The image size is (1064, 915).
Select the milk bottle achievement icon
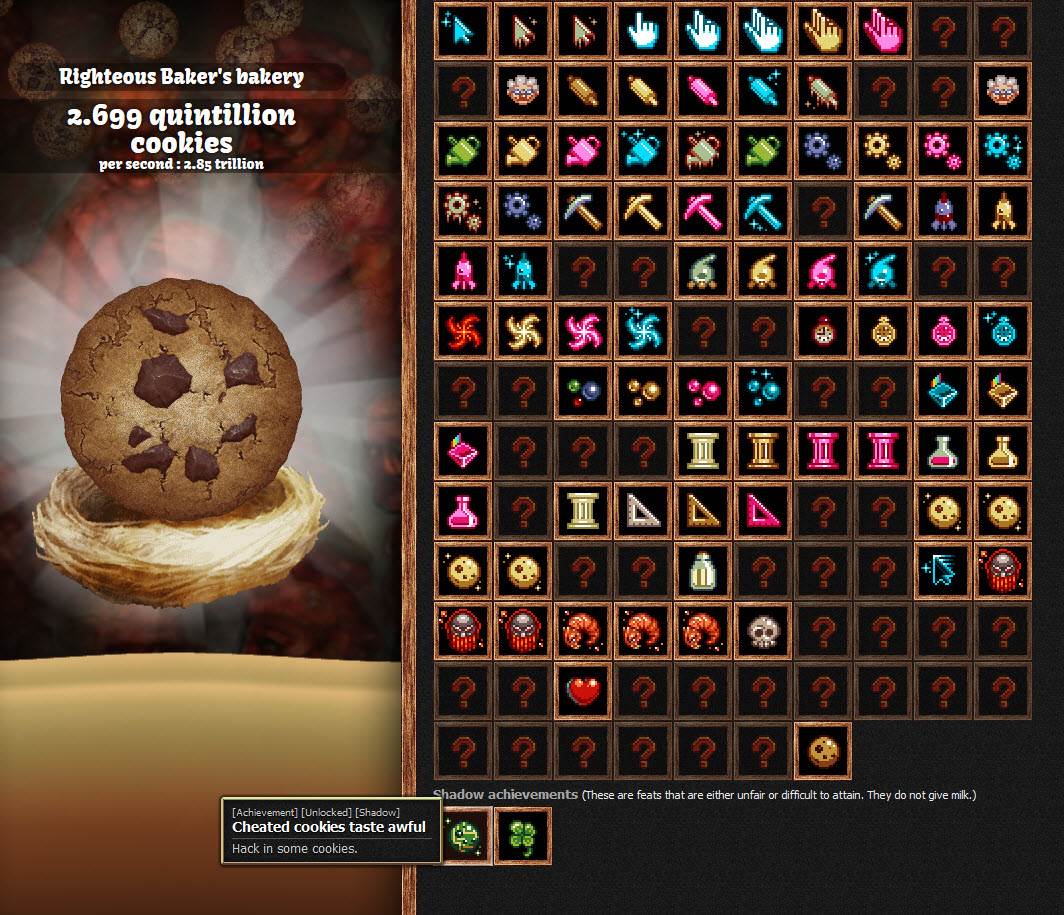click(703, 572)
